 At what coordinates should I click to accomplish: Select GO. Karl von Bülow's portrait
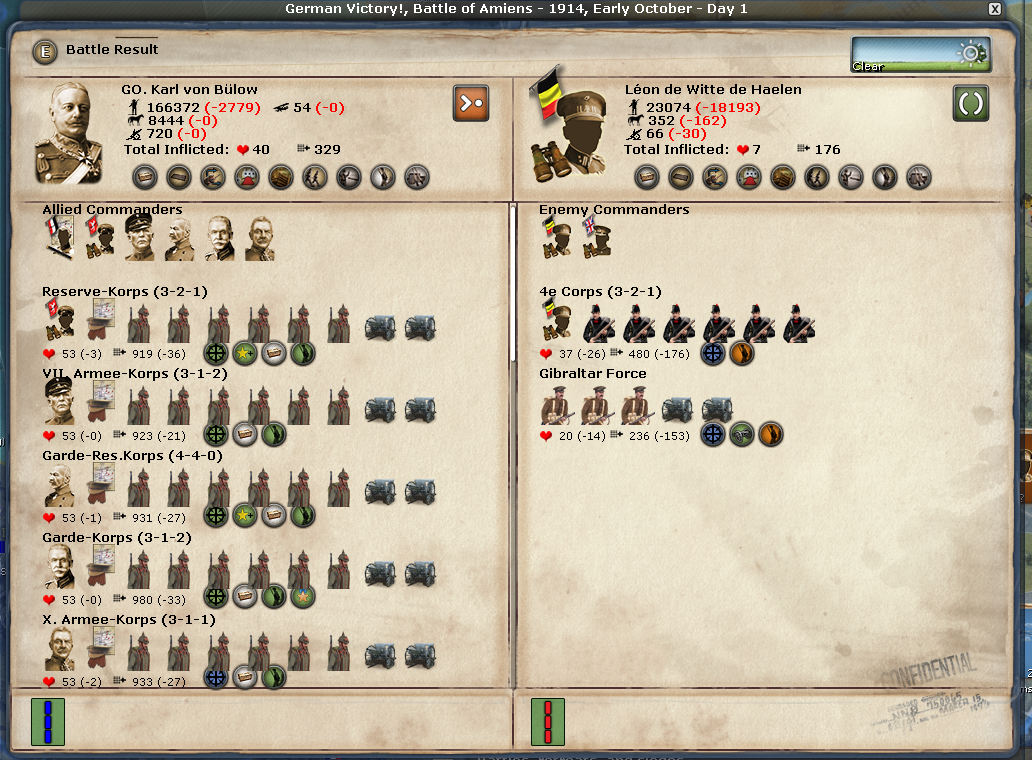pos(75,133)
